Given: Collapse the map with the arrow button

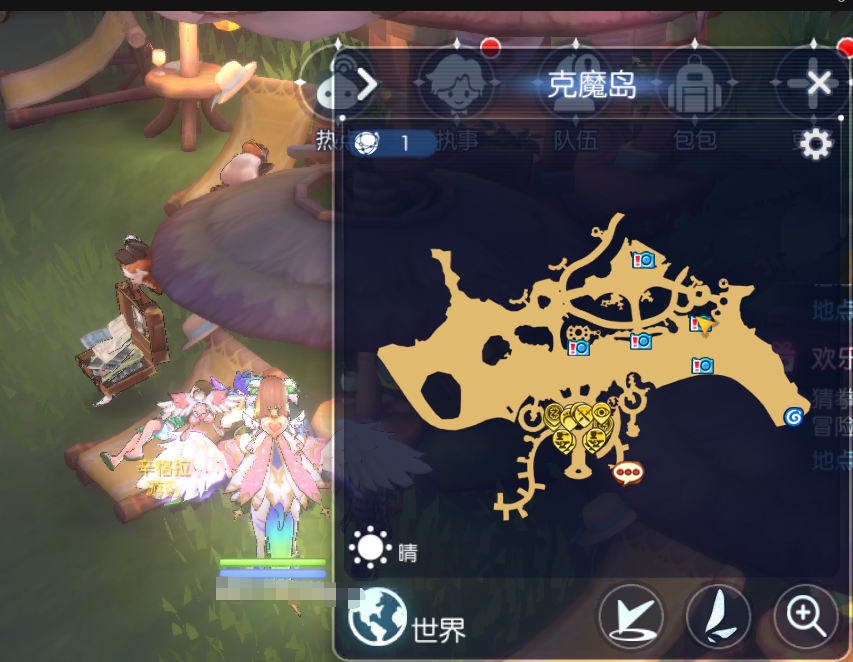Looking at the screenshot, I should (x=366, y=84).
